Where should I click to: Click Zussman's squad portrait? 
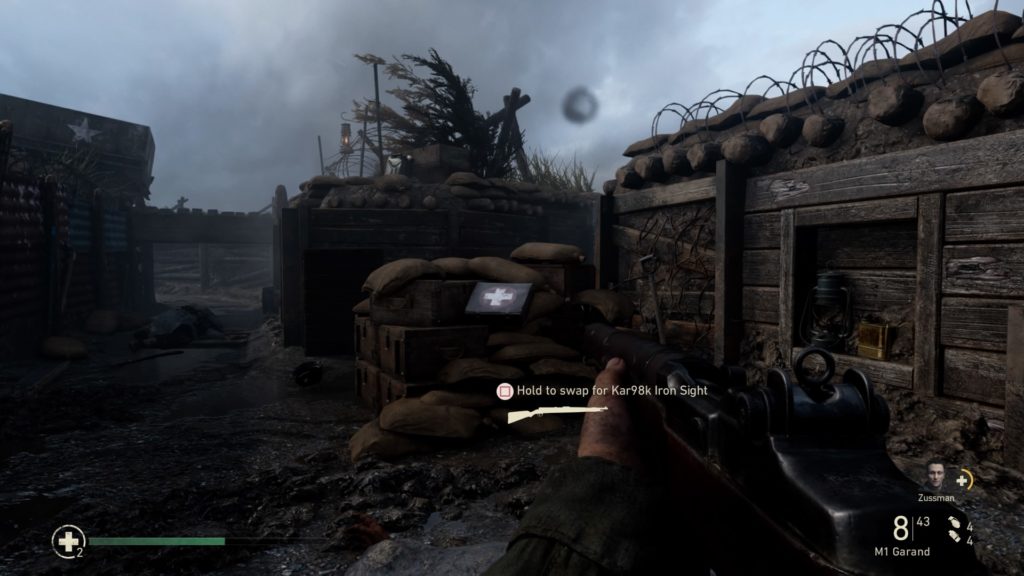click(x=935, y=475)
